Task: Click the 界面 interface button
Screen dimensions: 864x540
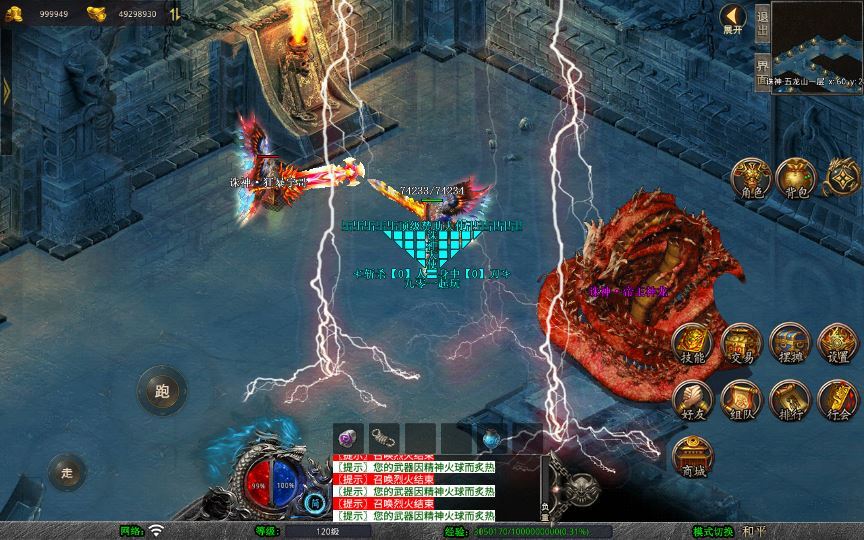Action: (762, 70)
